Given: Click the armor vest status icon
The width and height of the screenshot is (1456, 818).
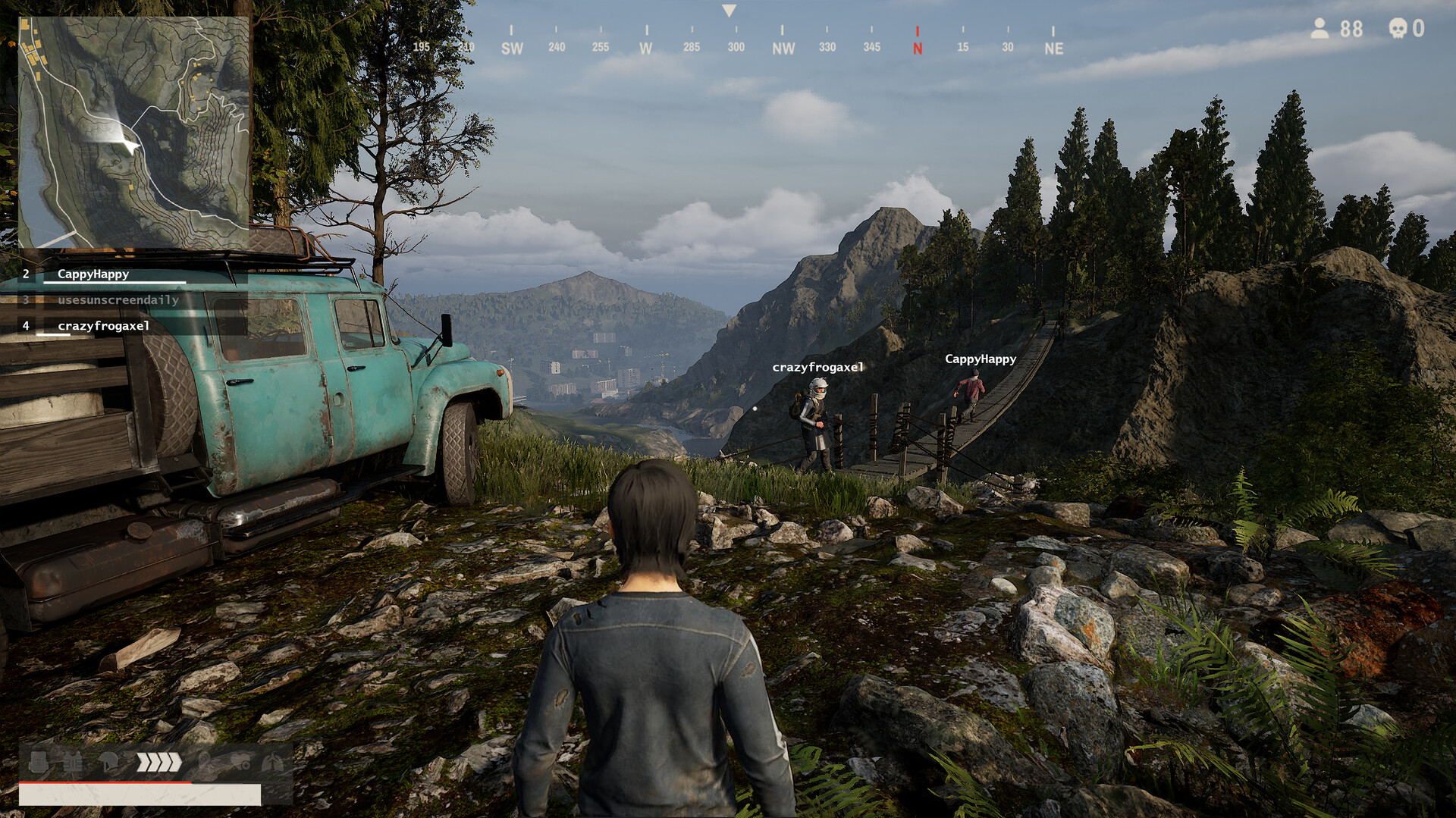Looking at the screenshot, I should point(73,762).
